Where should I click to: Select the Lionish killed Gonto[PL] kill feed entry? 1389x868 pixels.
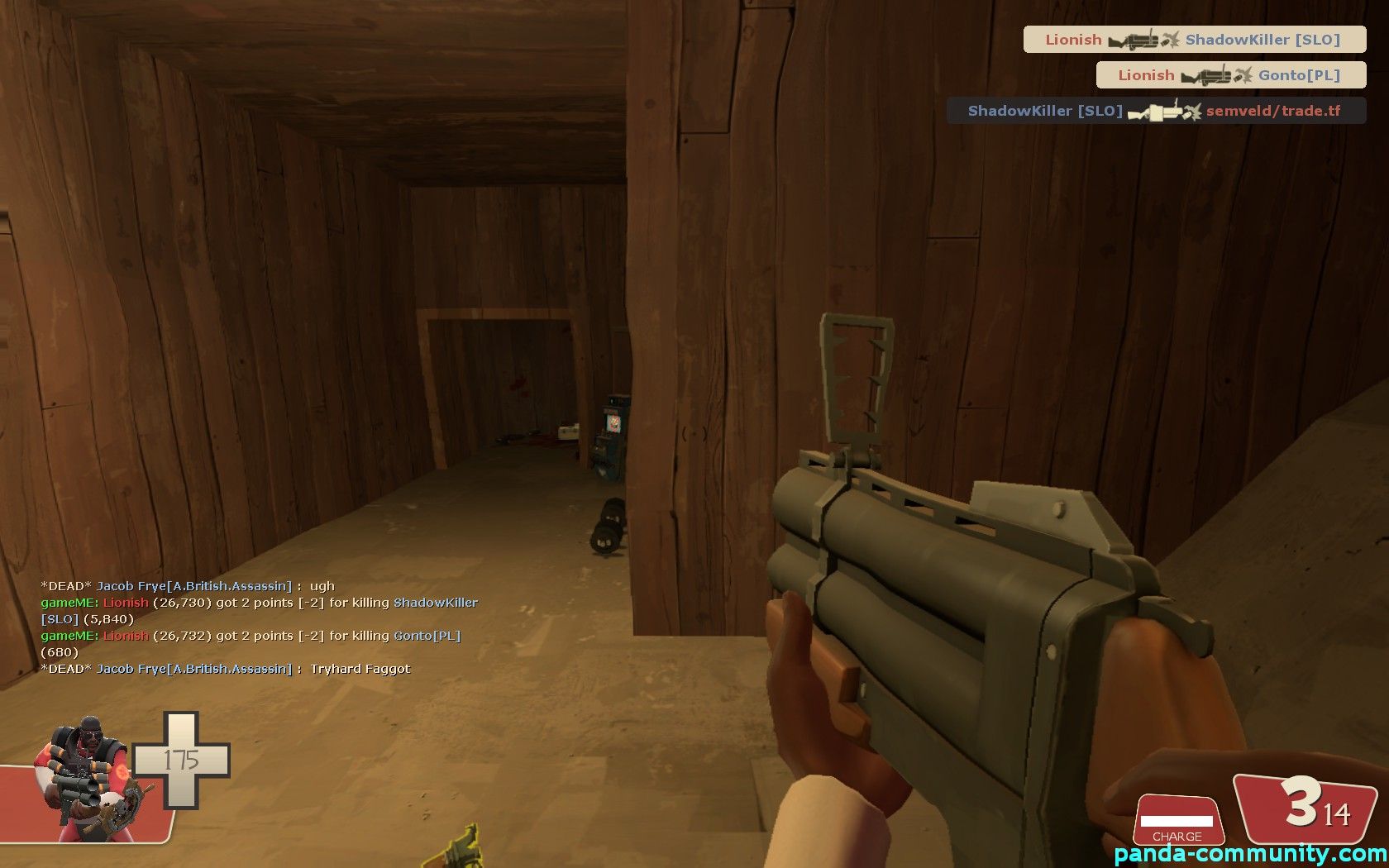coord(1230,75)
